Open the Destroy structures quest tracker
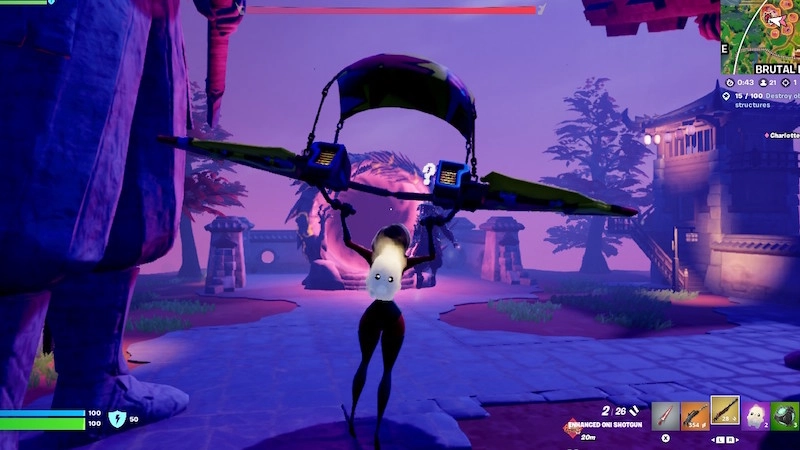The width and height of the screenshot is (800, 450). (765, 98)
